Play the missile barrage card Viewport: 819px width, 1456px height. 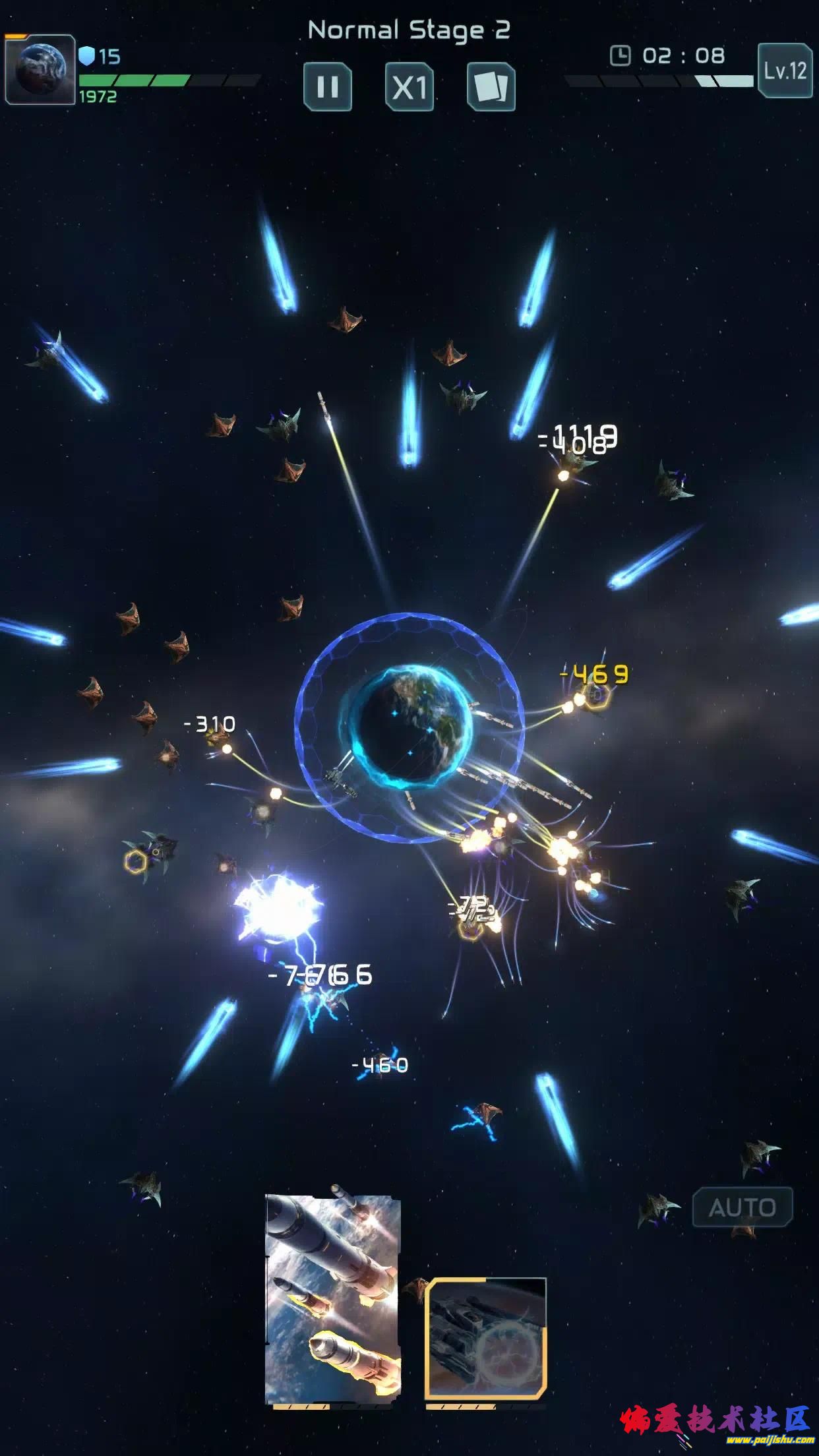coord(333,1299)
